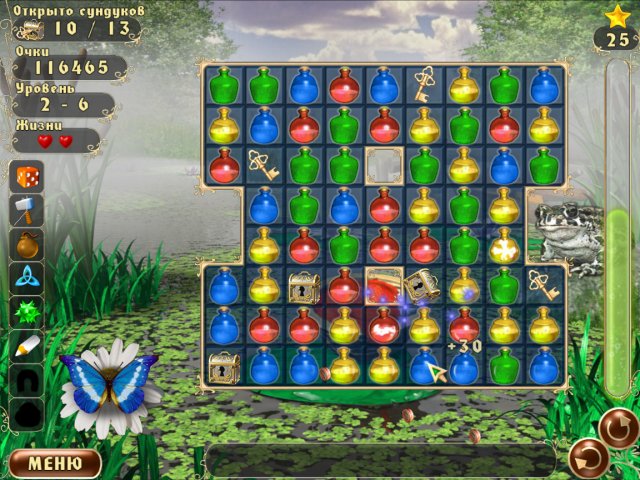Select the darkened magnet power-up slot
The width and height of the screenshot is (640, 480).
point(26,379)
